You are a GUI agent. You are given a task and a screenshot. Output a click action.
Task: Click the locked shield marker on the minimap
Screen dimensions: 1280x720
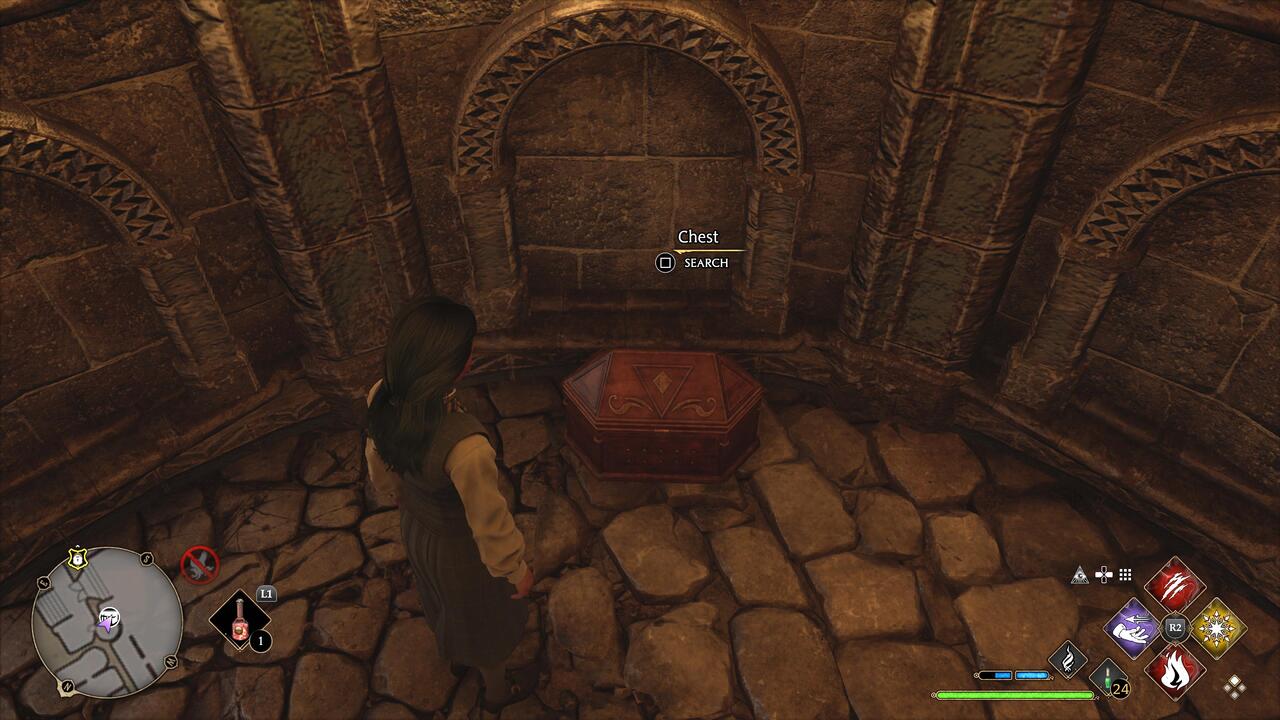tap(77, 557)
